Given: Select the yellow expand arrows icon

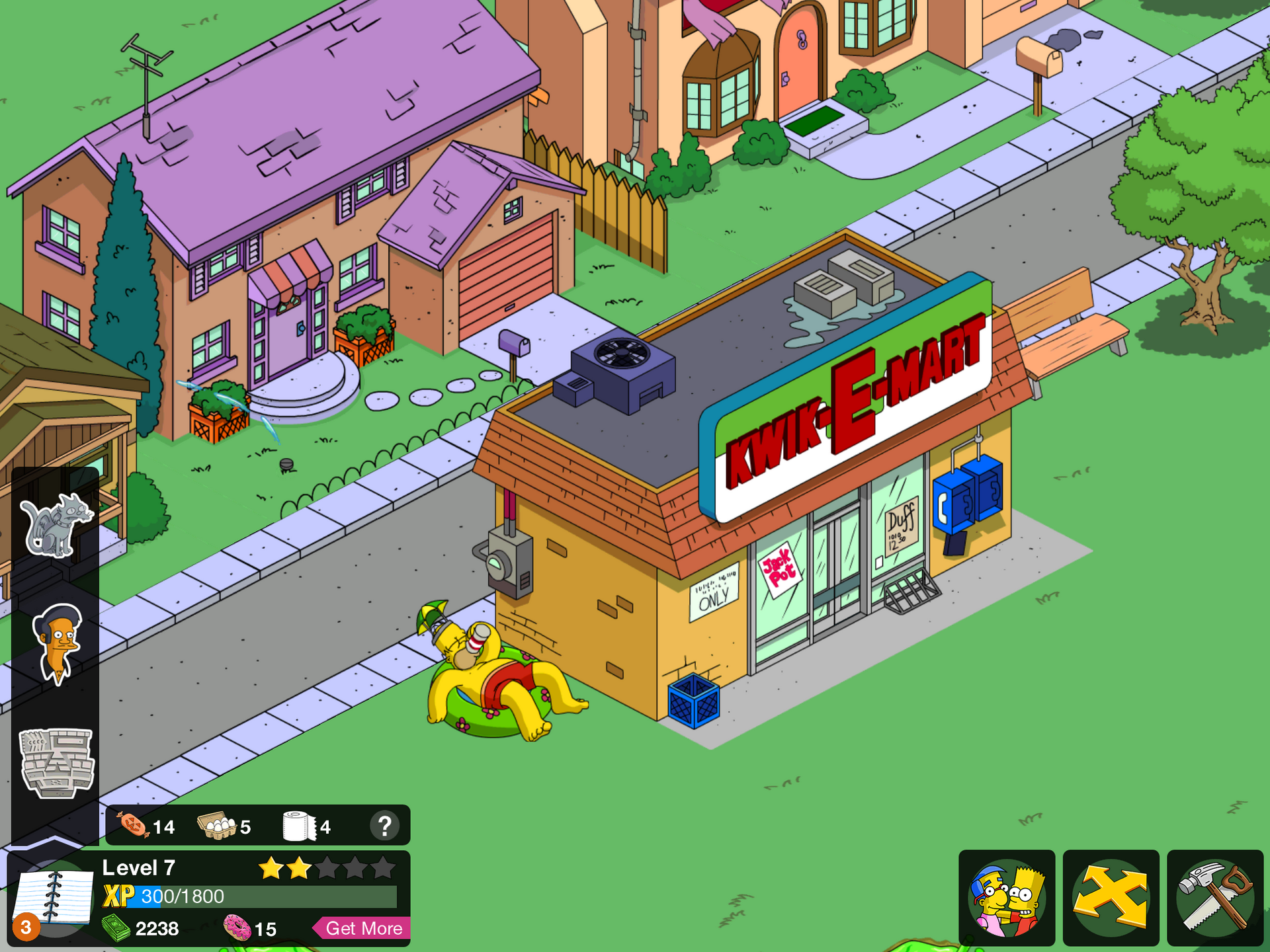Looking at the screenshot, I should pyautogui.click(x=1110, y=899).
